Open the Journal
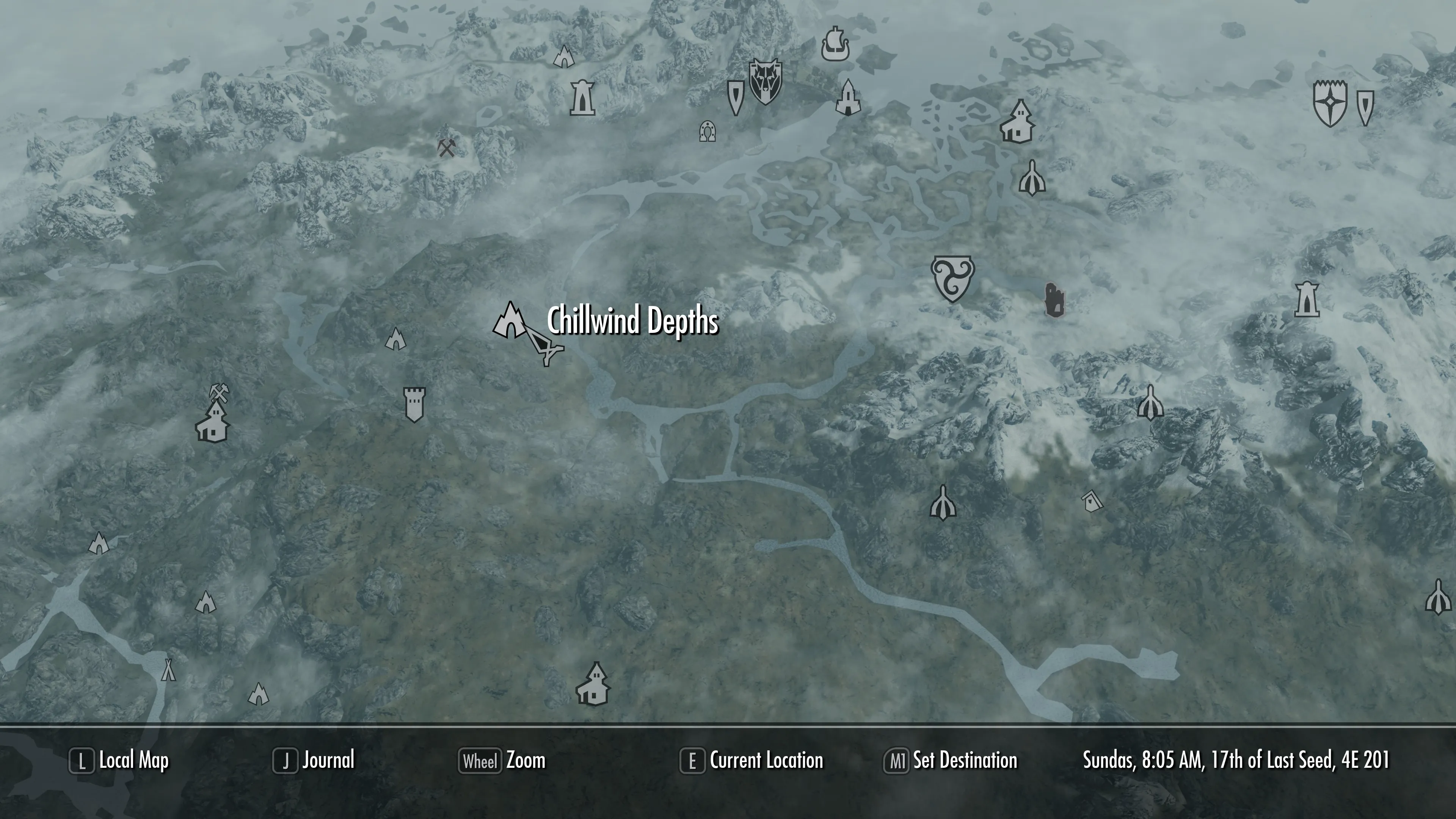1456x819 pixels. (314, 761)
